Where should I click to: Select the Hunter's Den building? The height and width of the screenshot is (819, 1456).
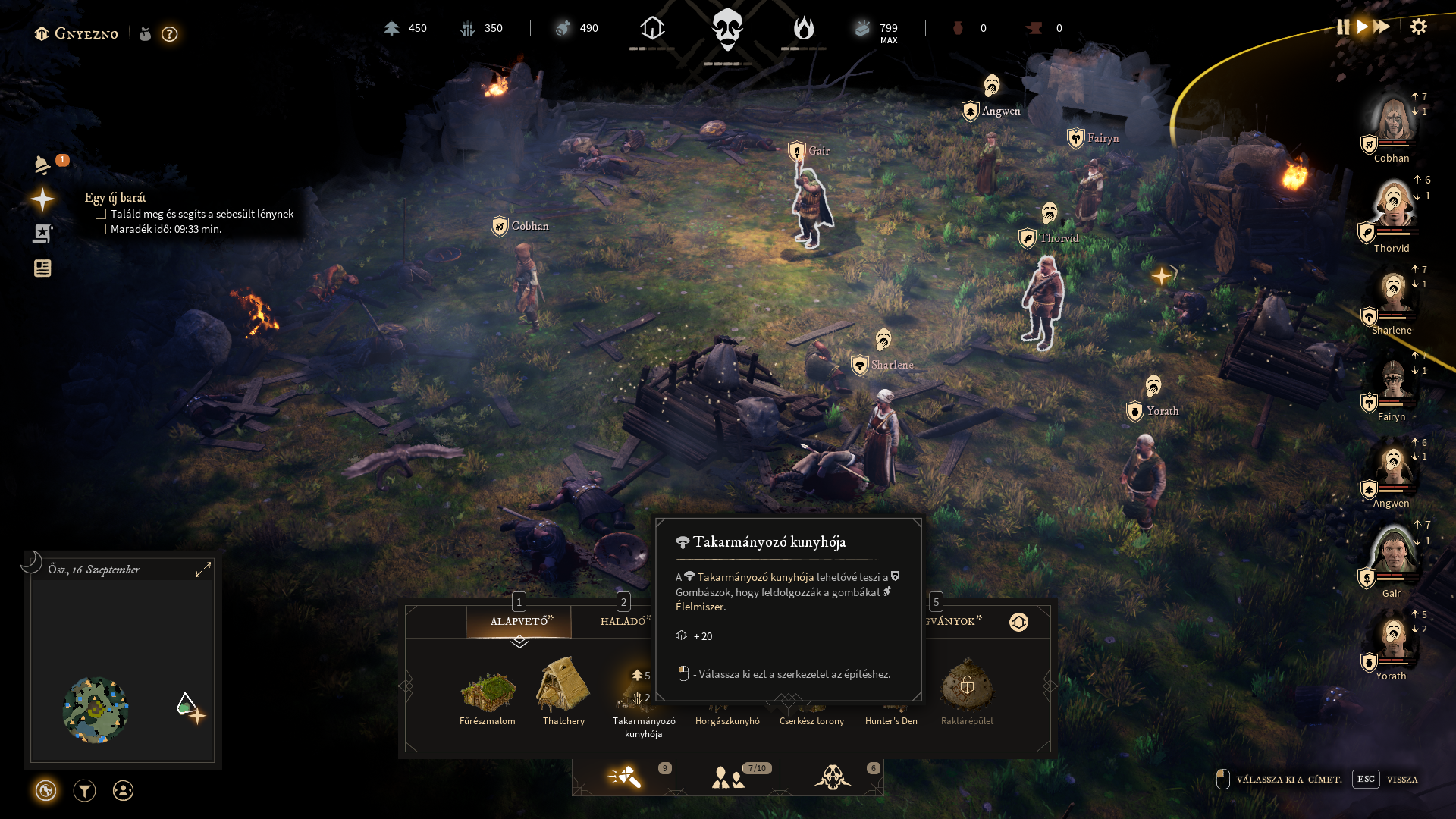click(891, 705)
